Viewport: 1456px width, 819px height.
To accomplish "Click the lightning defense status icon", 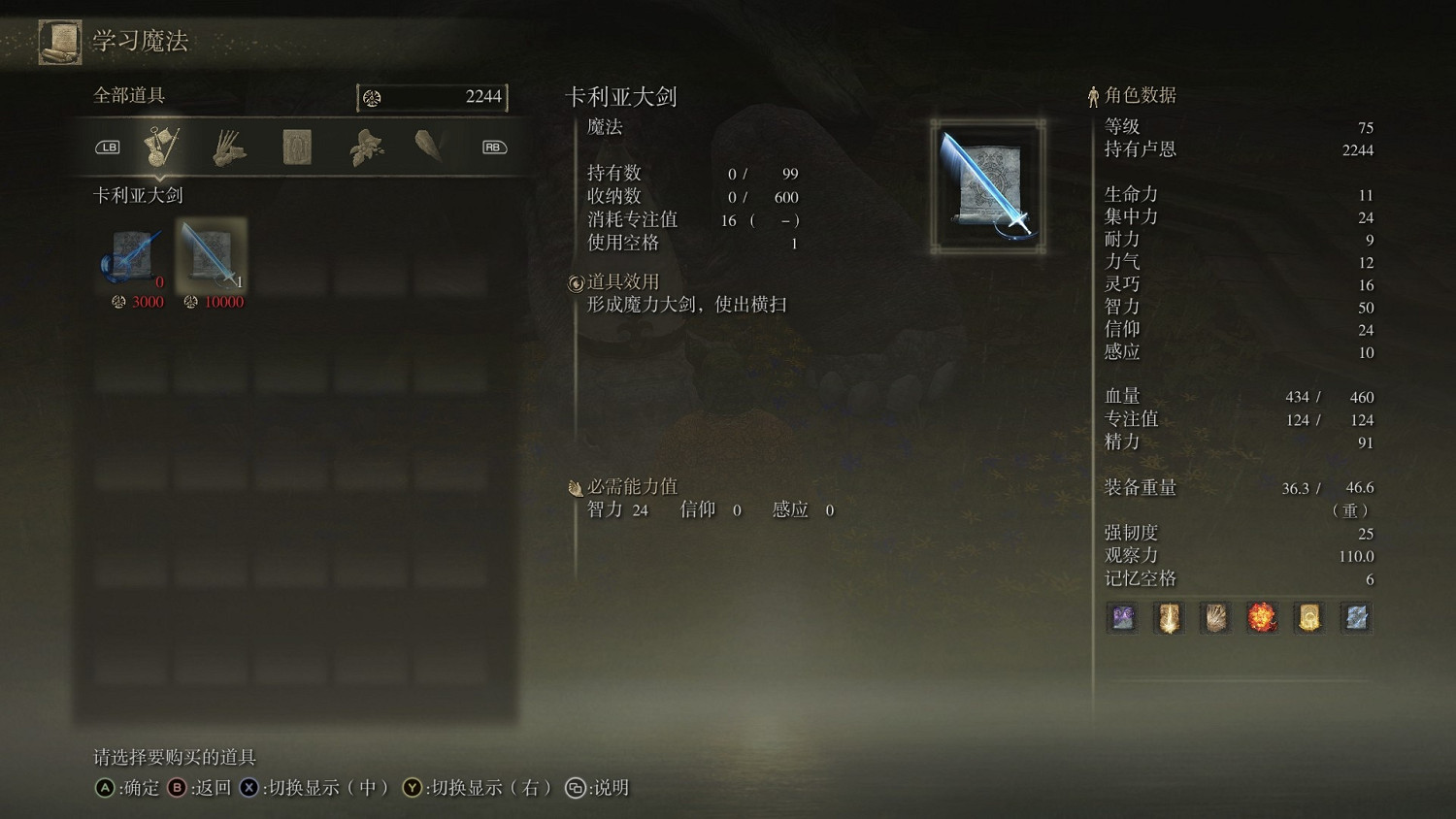I will tap(1356, 618).
